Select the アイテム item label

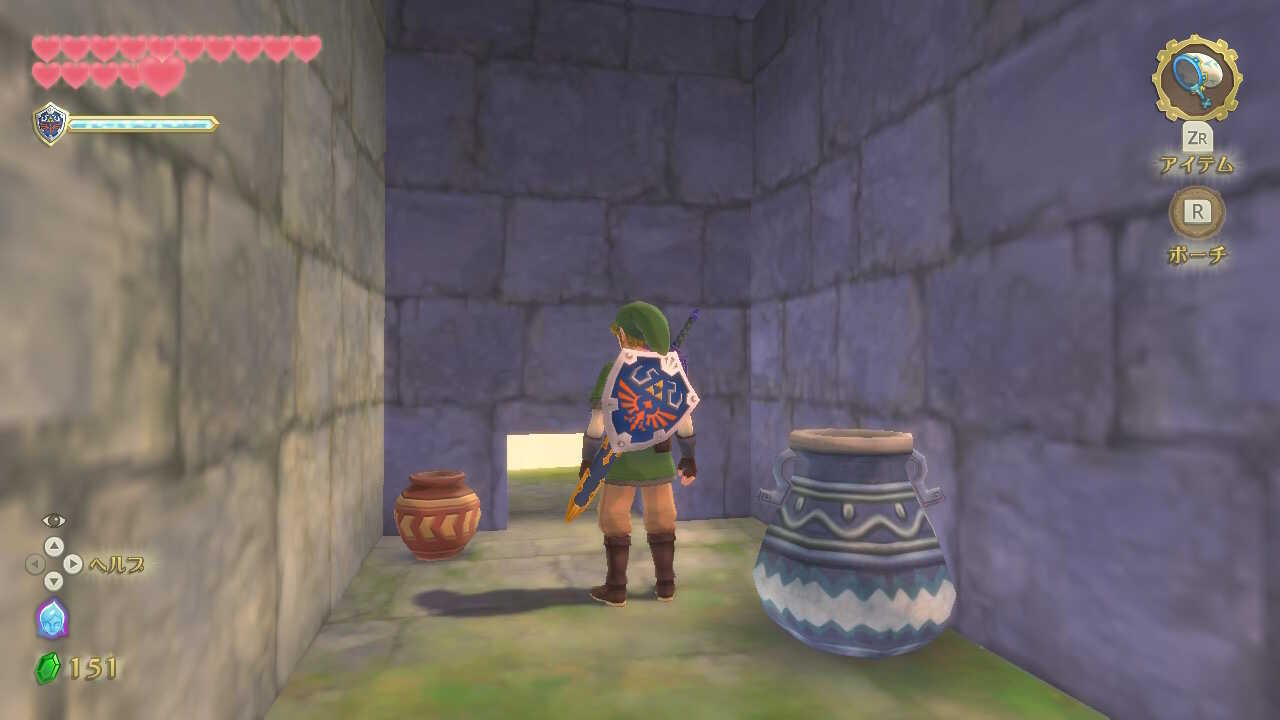click(x=1198, y=162)
